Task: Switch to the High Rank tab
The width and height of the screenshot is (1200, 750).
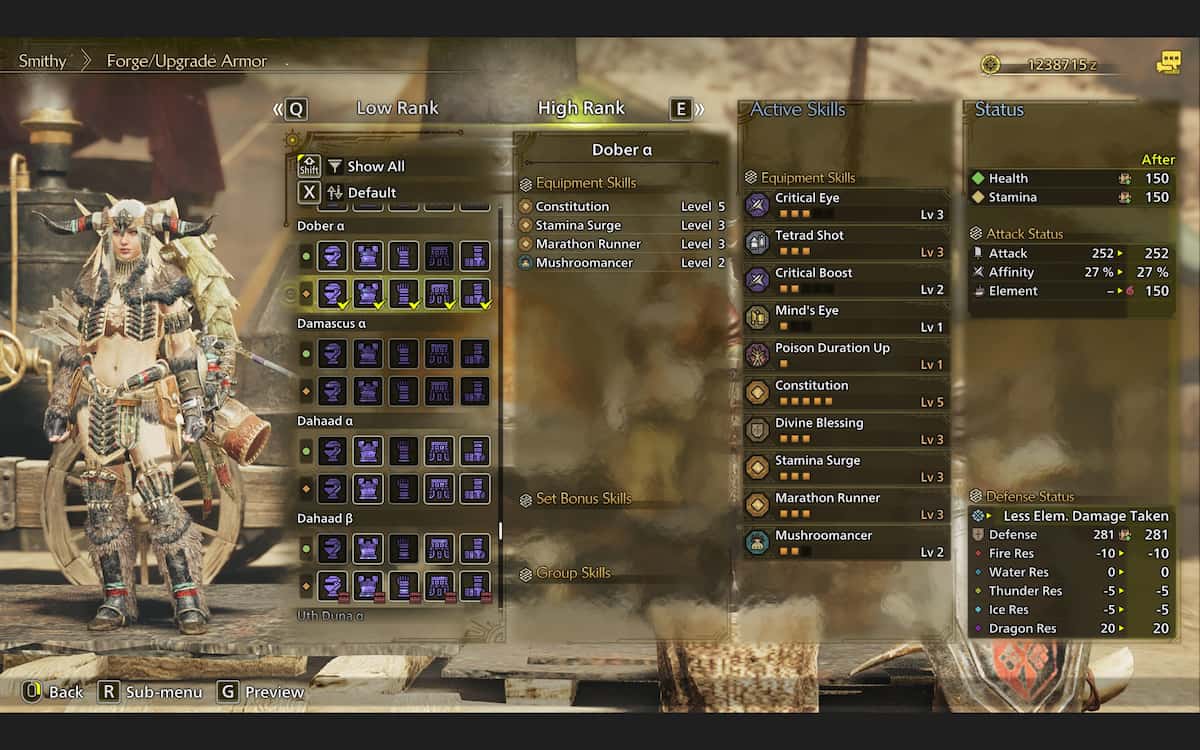Action: pyautogui.click(x=581, y=108)
